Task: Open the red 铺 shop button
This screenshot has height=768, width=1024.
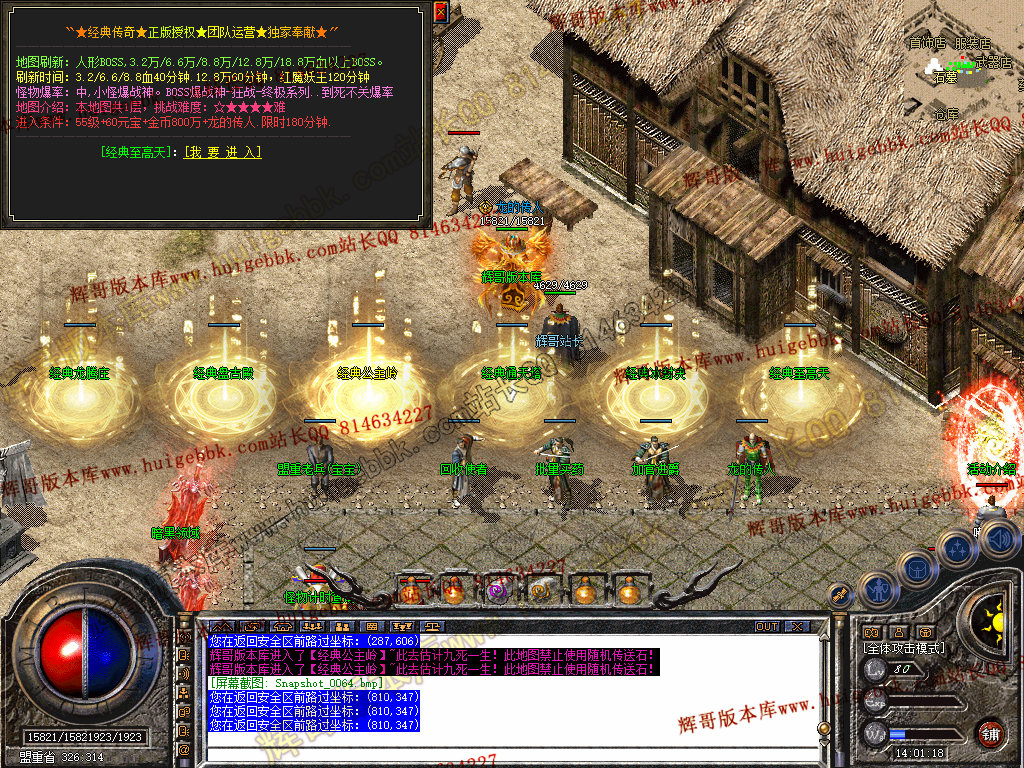Action: [x=990, y=732]
